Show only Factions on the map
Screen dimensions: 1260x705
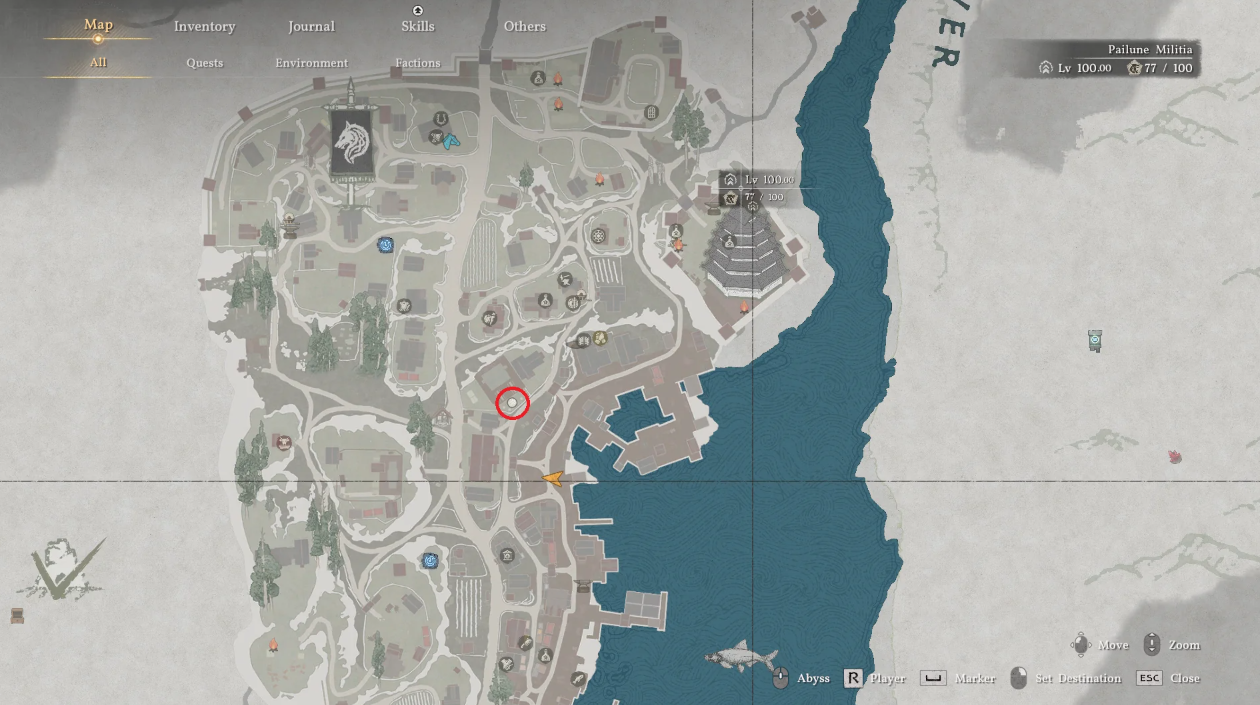[418, 63]
